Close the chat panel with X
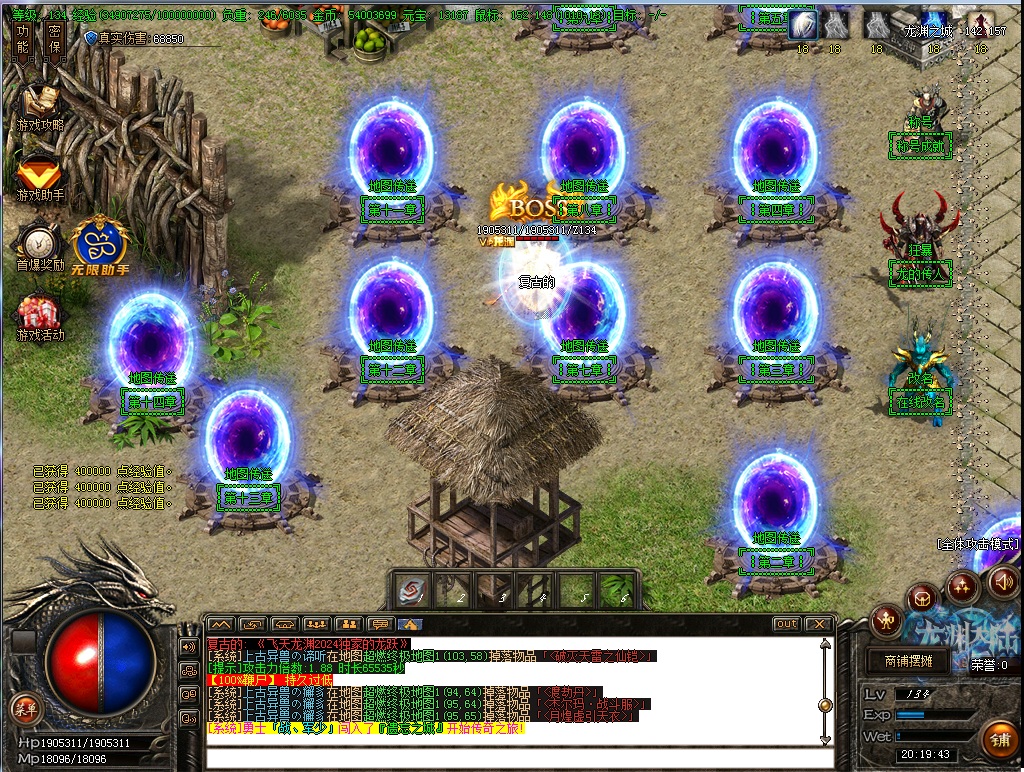Viewport: 1024px width, 772px height. (x=818, y=624)
